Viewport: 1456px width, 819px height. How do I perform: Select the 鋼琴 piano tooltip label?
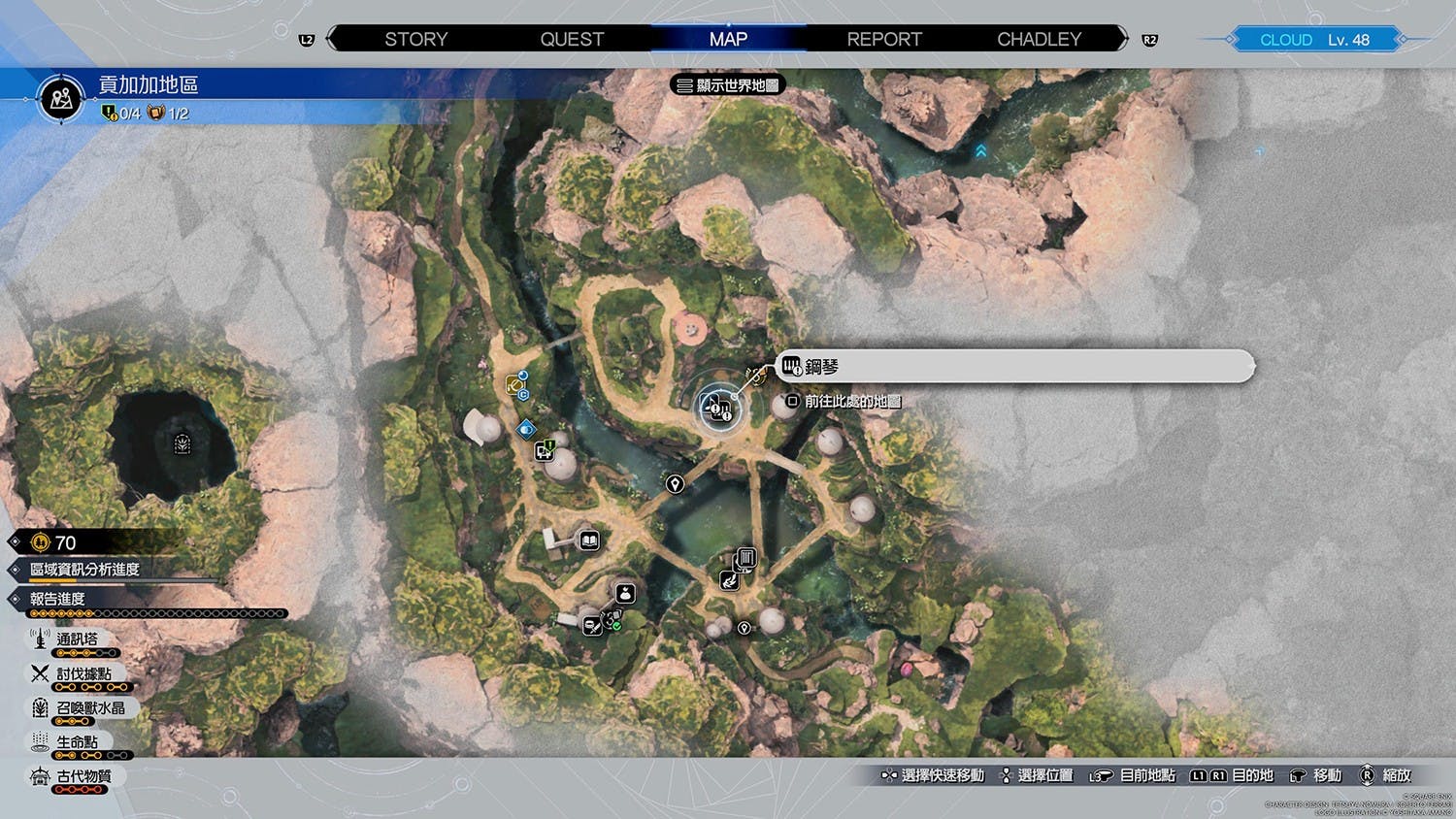click(1015, 366)
